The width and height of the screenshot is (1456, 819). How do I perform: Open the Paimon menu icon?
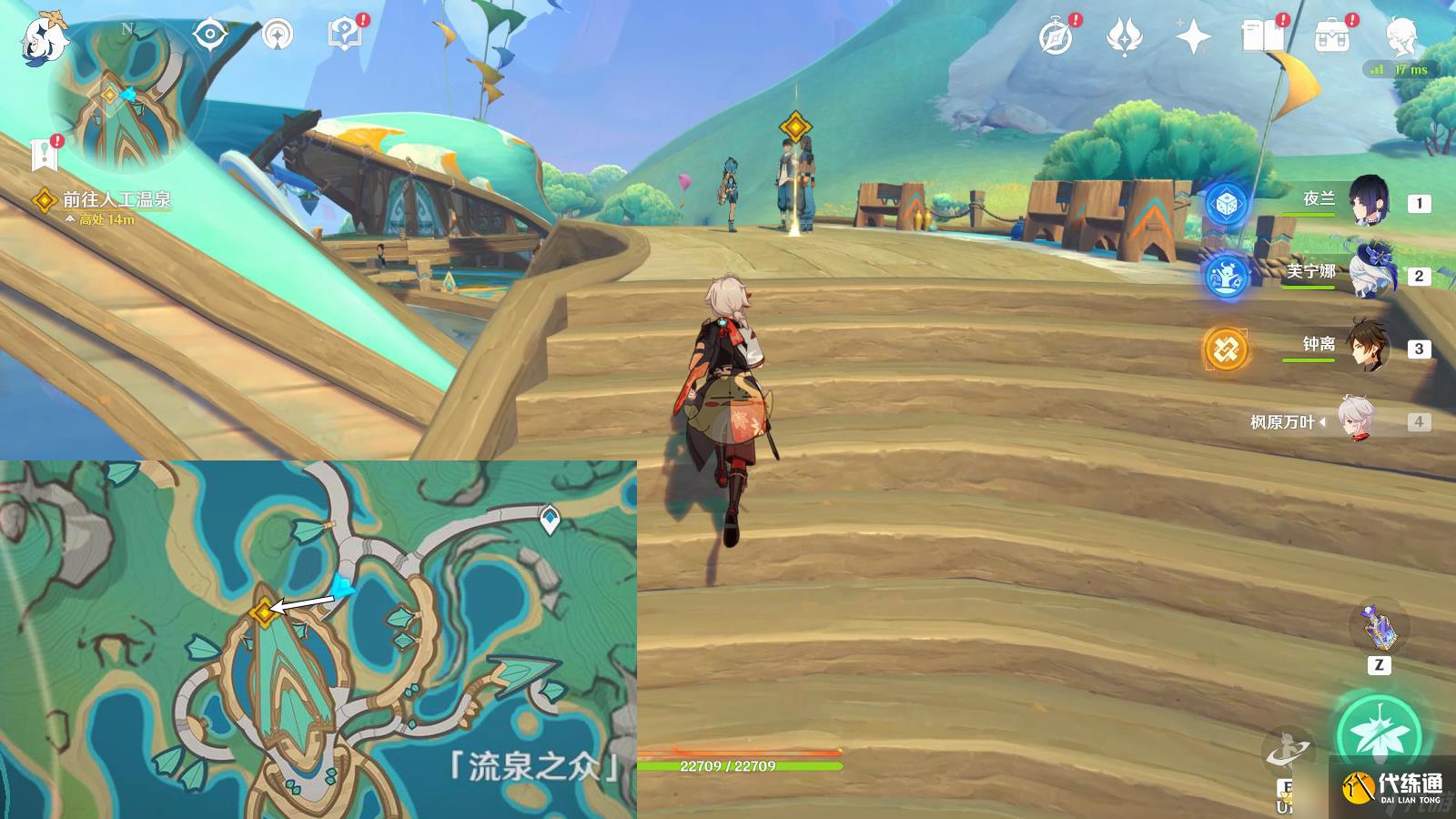(x=44, y=38)
